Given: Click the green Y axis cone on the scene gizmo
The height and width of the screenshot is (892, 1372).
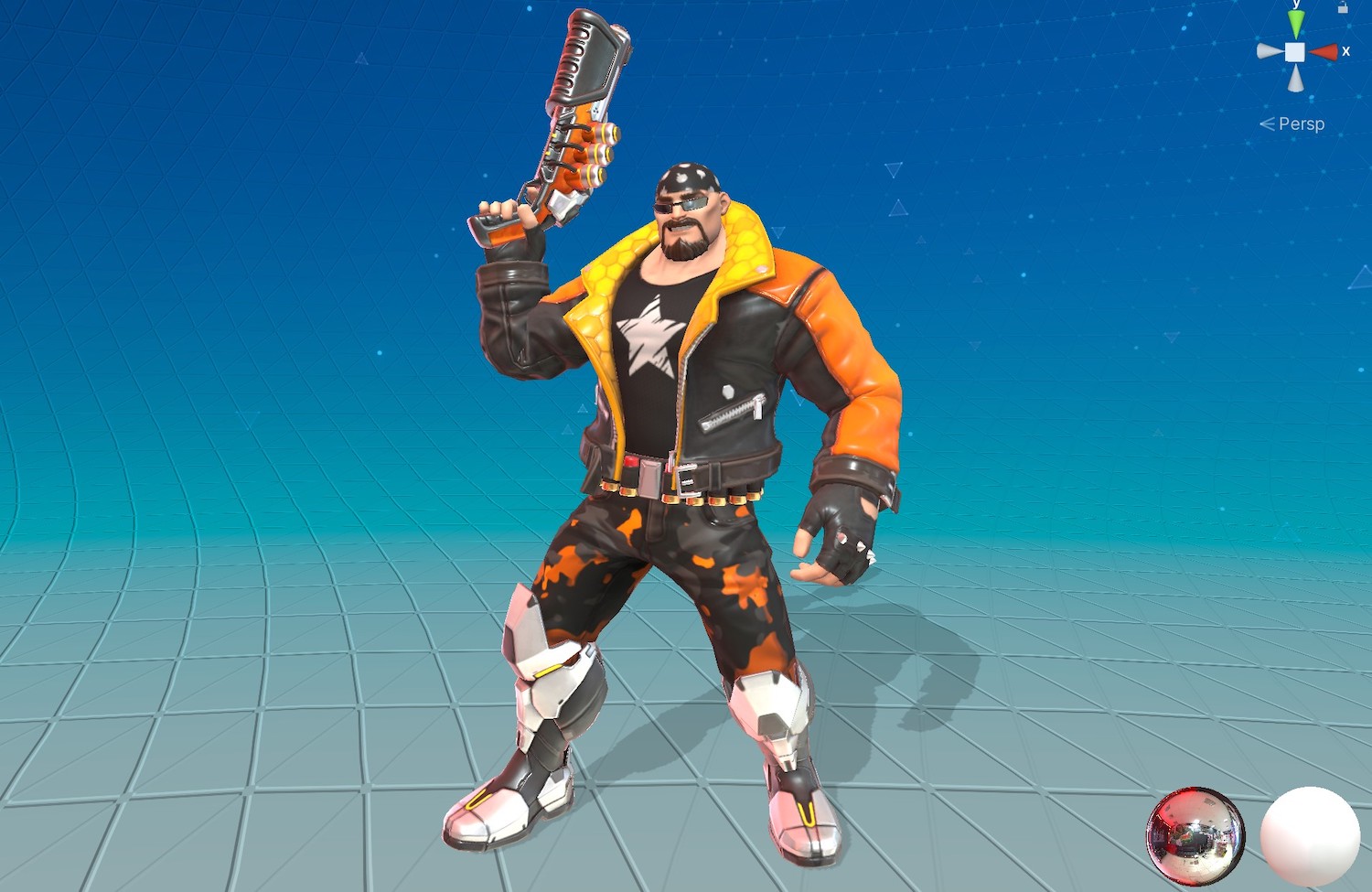Looking at the screenshot, I should tap(1297, 24).
